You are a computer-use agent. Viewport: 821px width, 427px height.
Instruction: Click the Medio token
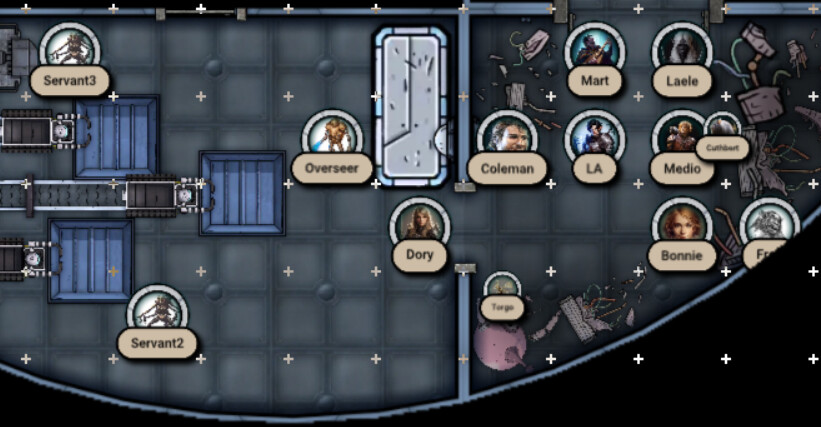tap(682, 138)
